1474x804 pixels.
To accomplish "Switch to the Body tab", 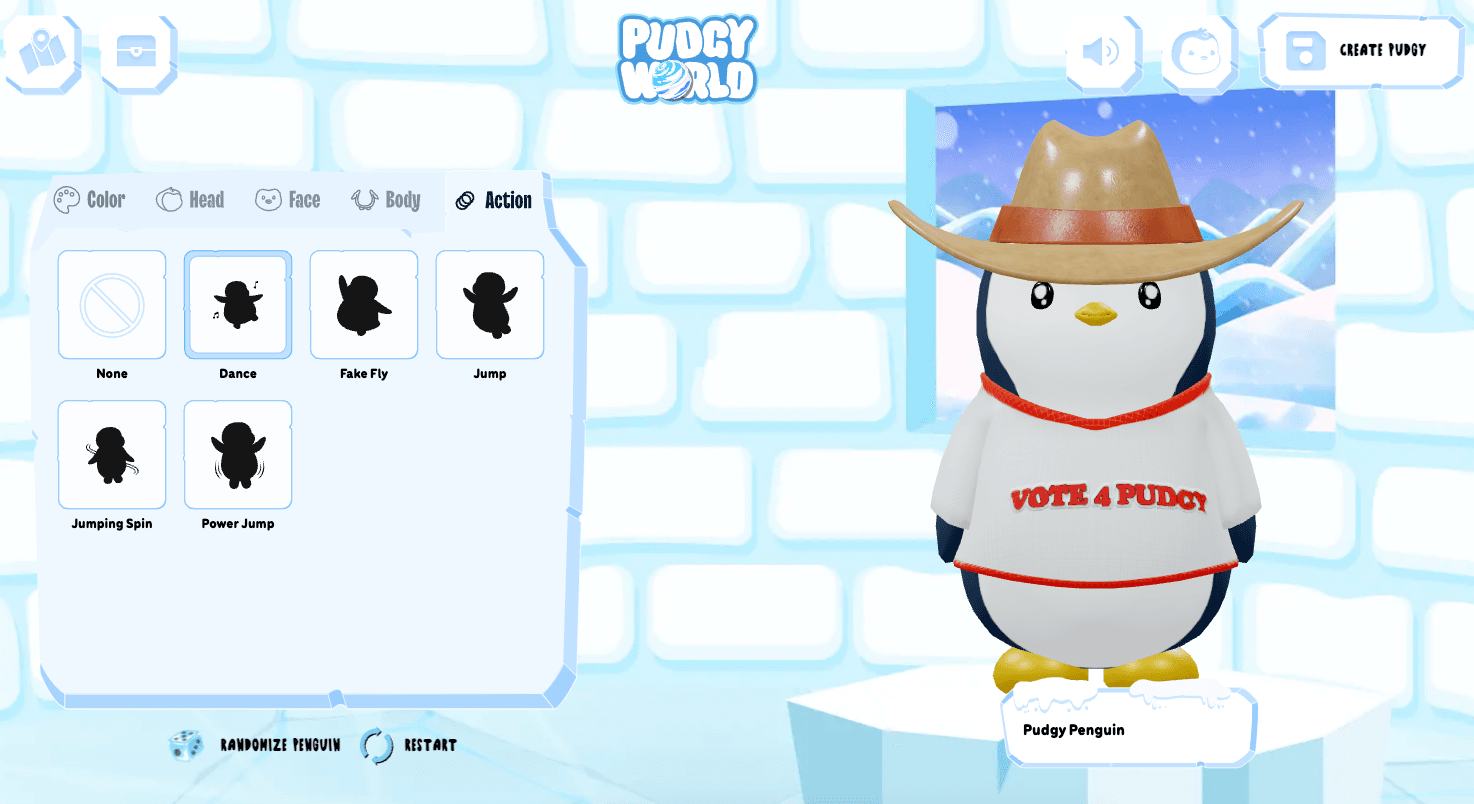I will click(x=386, y=200).
